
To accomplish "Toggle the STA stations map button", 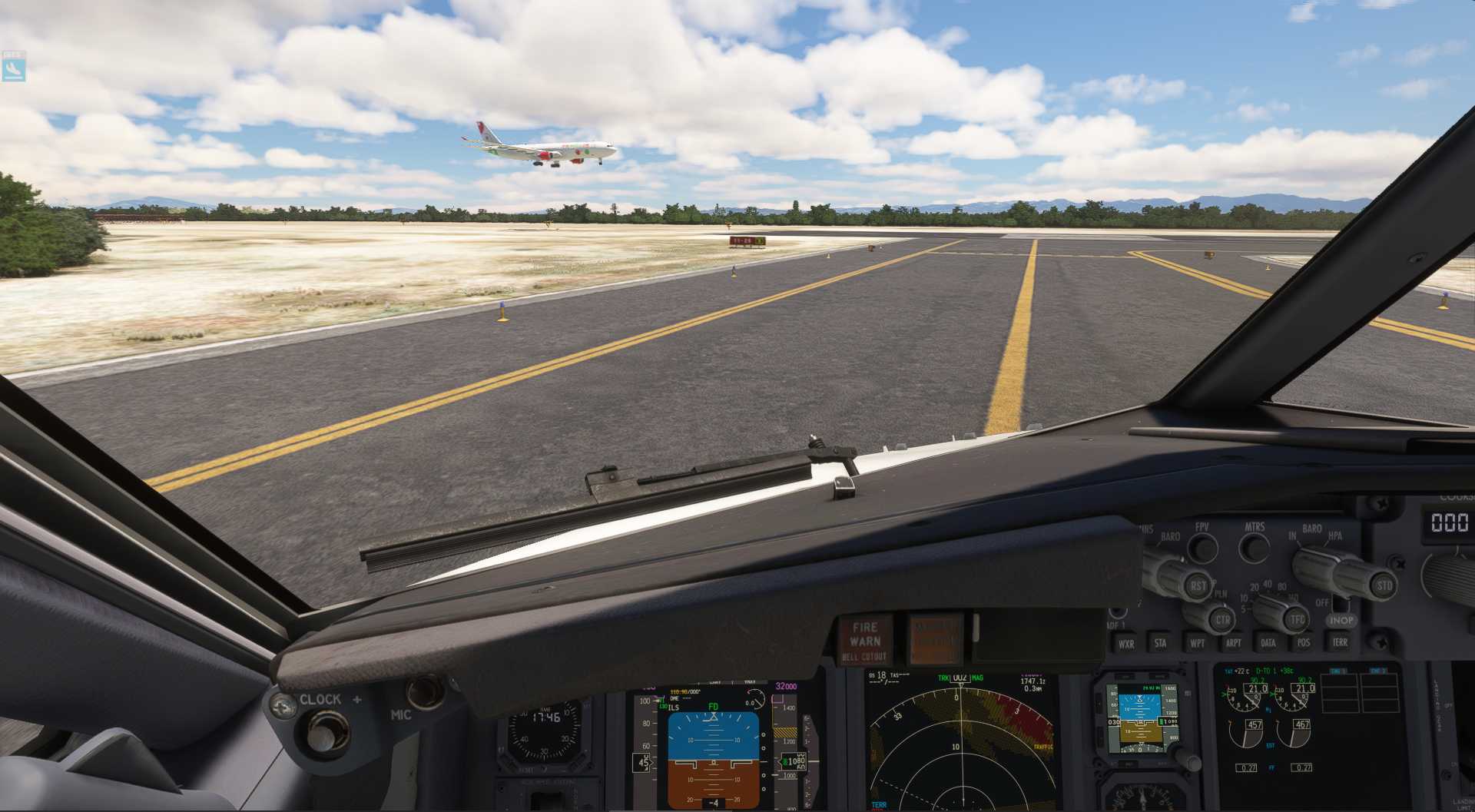I will [1160, 643].
